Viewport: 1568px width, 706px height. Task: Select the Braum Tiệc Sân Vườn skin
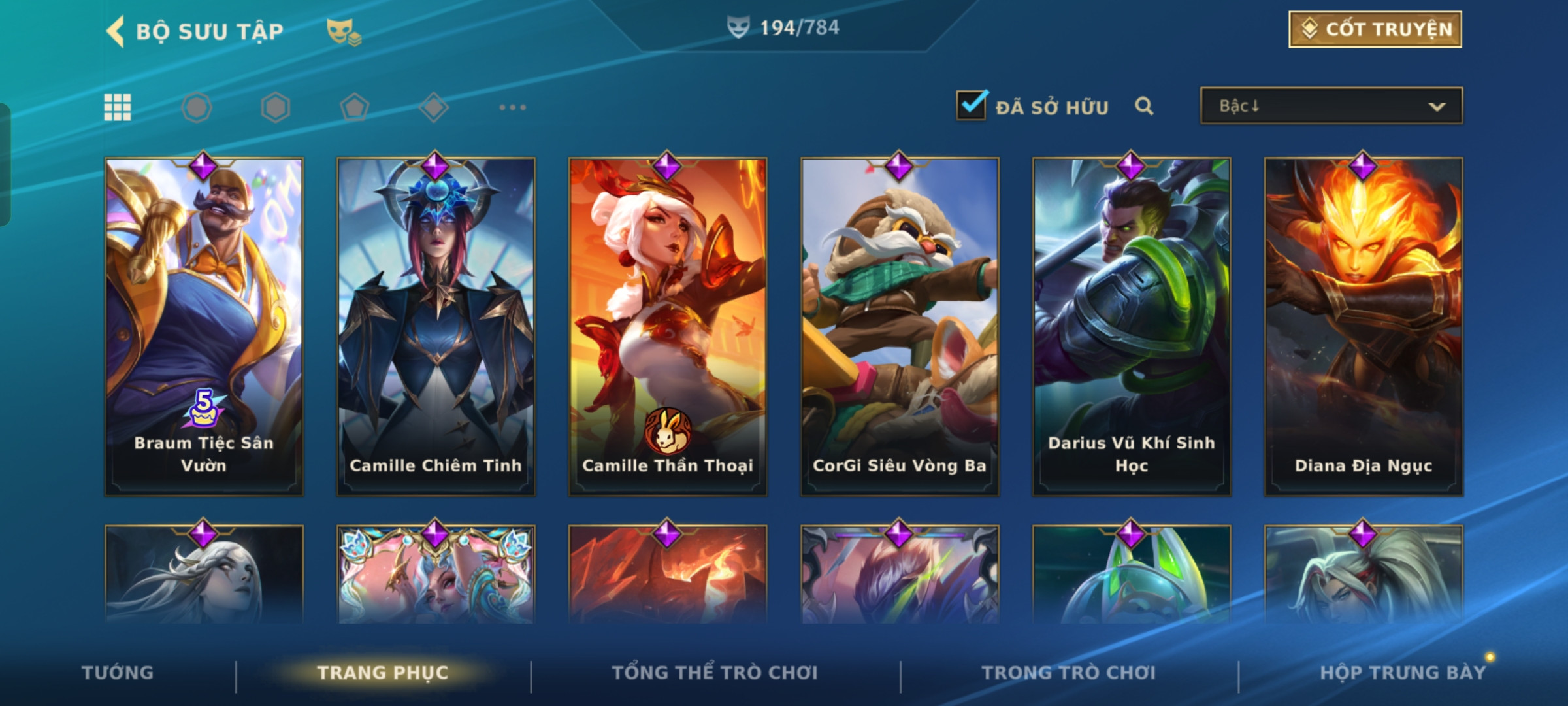point(204,326)
